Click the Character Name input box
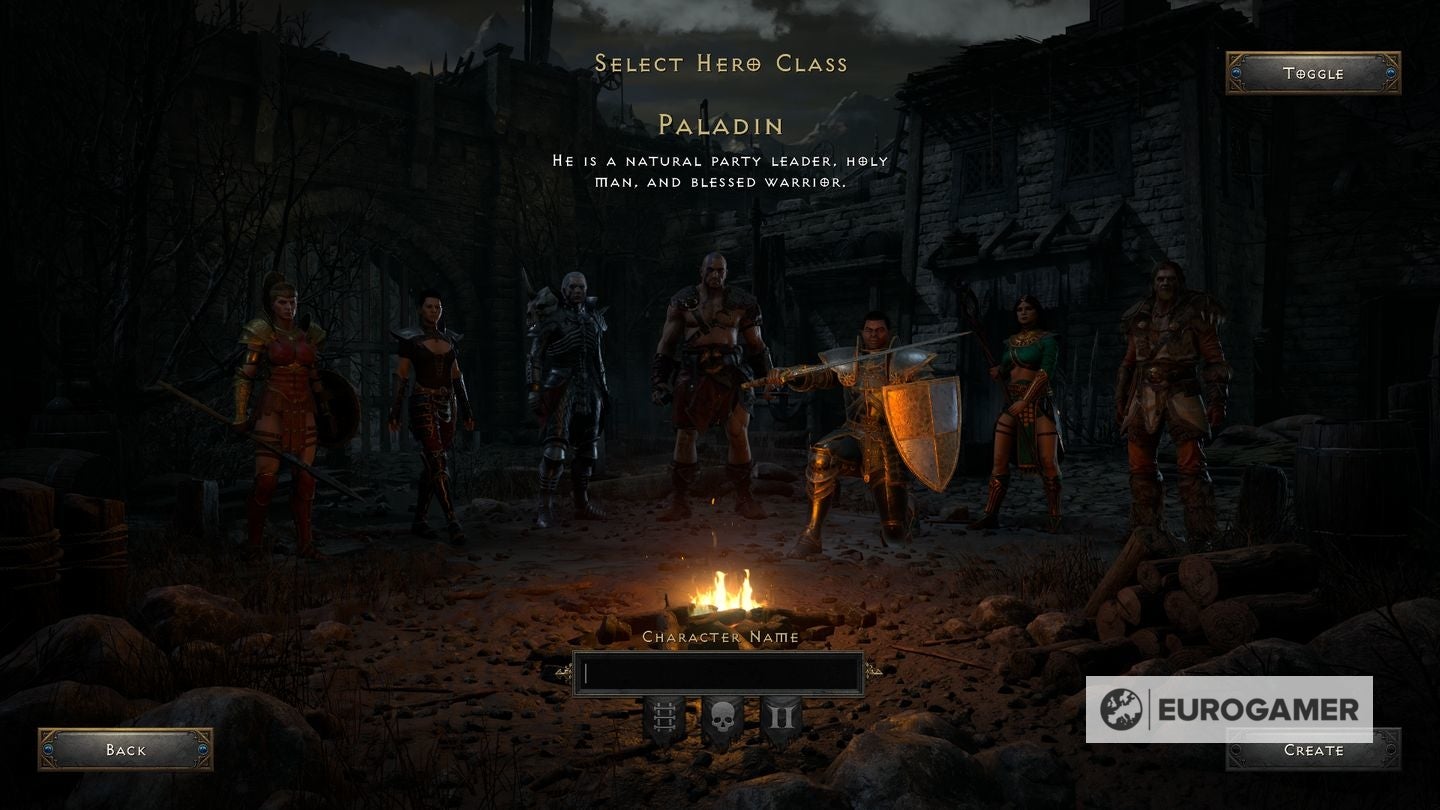The height and width of the screenshot is (810, 1440). point(718,671)
